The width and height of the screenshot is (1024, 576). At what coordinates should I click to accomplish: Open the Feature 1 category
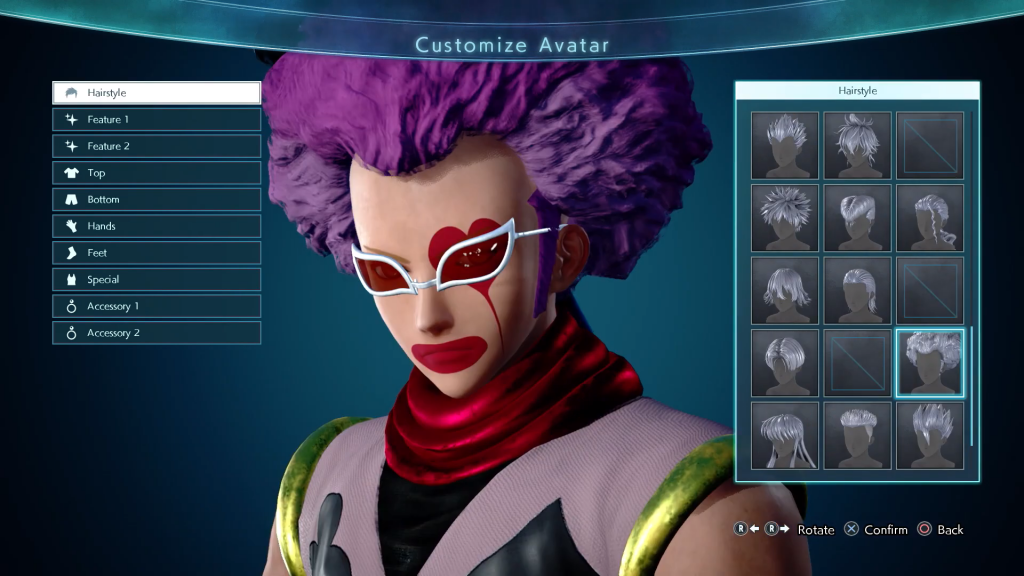point(157,120)
